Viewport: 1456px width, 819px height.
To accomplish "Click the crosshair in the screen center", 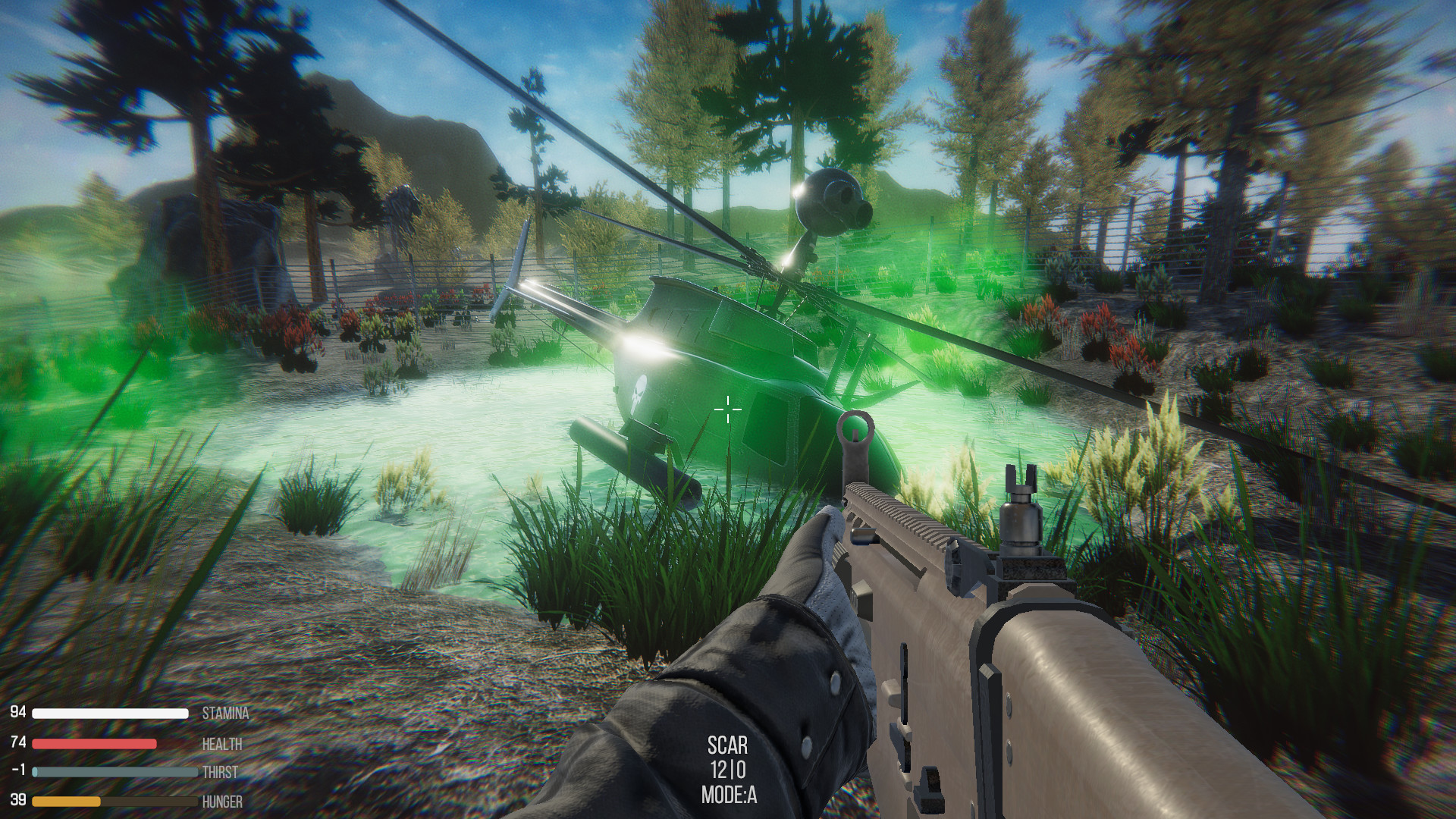I will pos(727,409).
